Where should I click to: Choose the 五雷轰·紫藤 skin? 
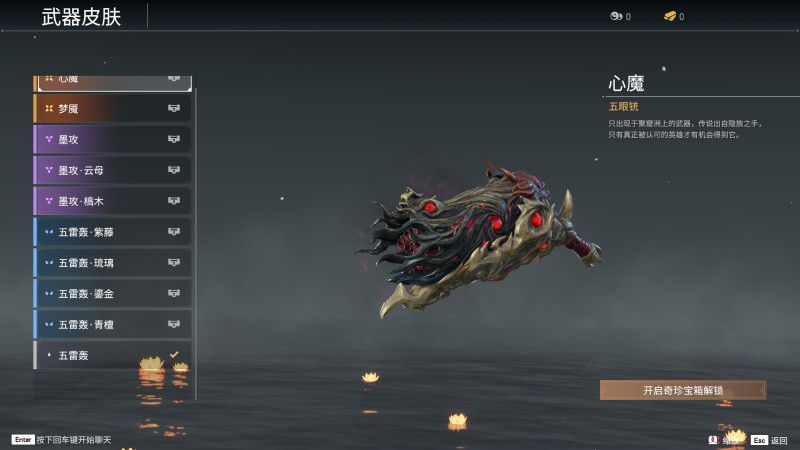112,232
